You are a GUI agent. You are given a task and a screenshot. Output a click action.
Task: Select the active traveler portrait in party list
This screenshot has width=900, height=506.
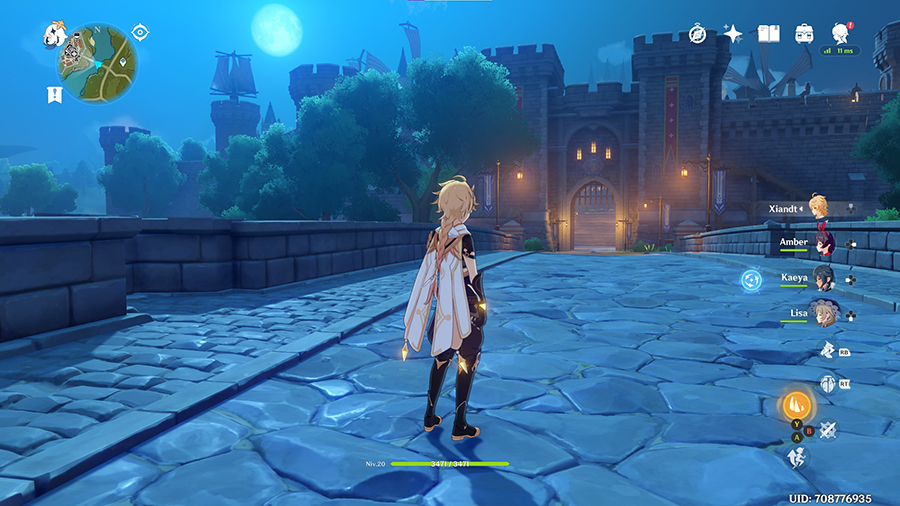click(x=820, y=207)
